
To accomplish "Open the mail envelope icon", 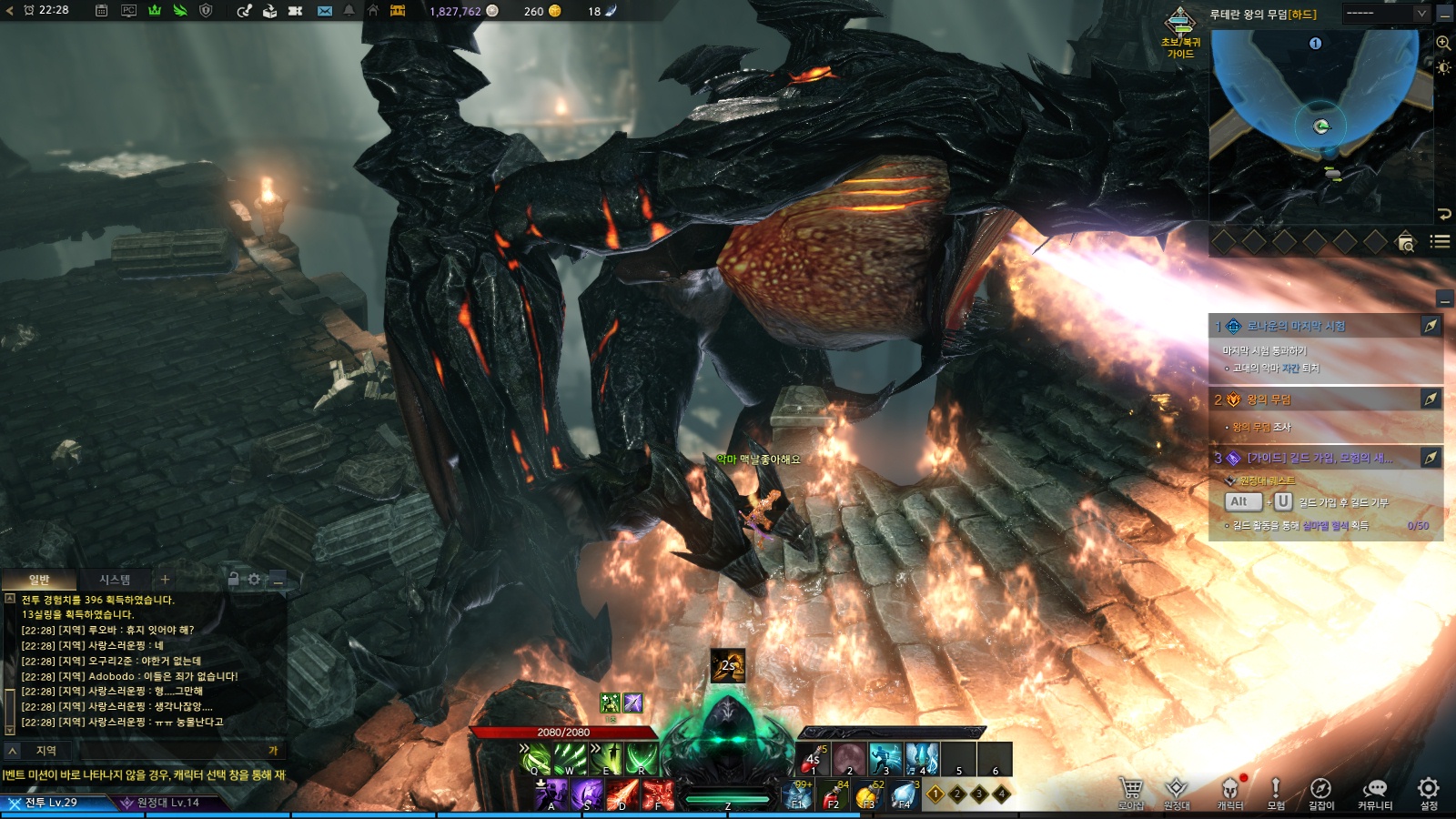I will 325,11.
